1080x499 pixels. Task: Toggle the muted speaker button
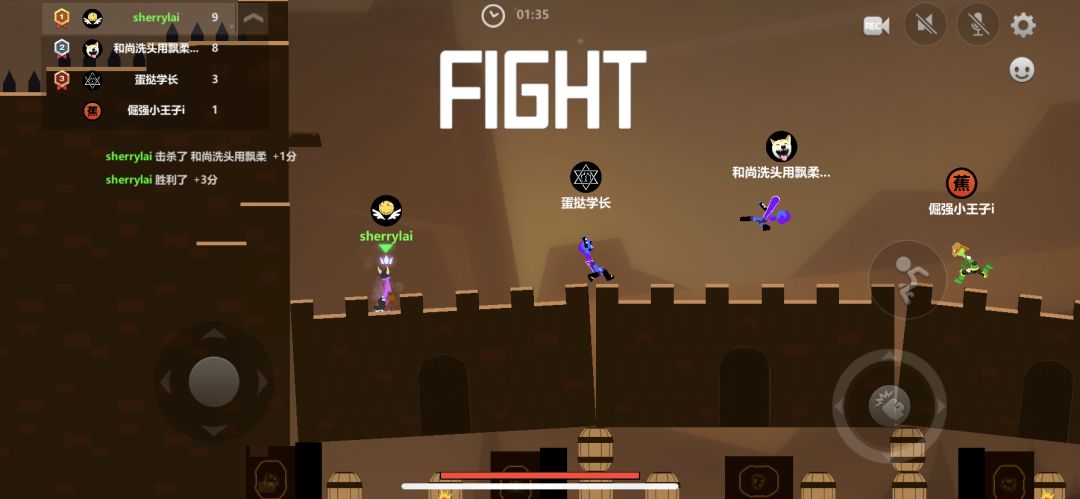925,25
